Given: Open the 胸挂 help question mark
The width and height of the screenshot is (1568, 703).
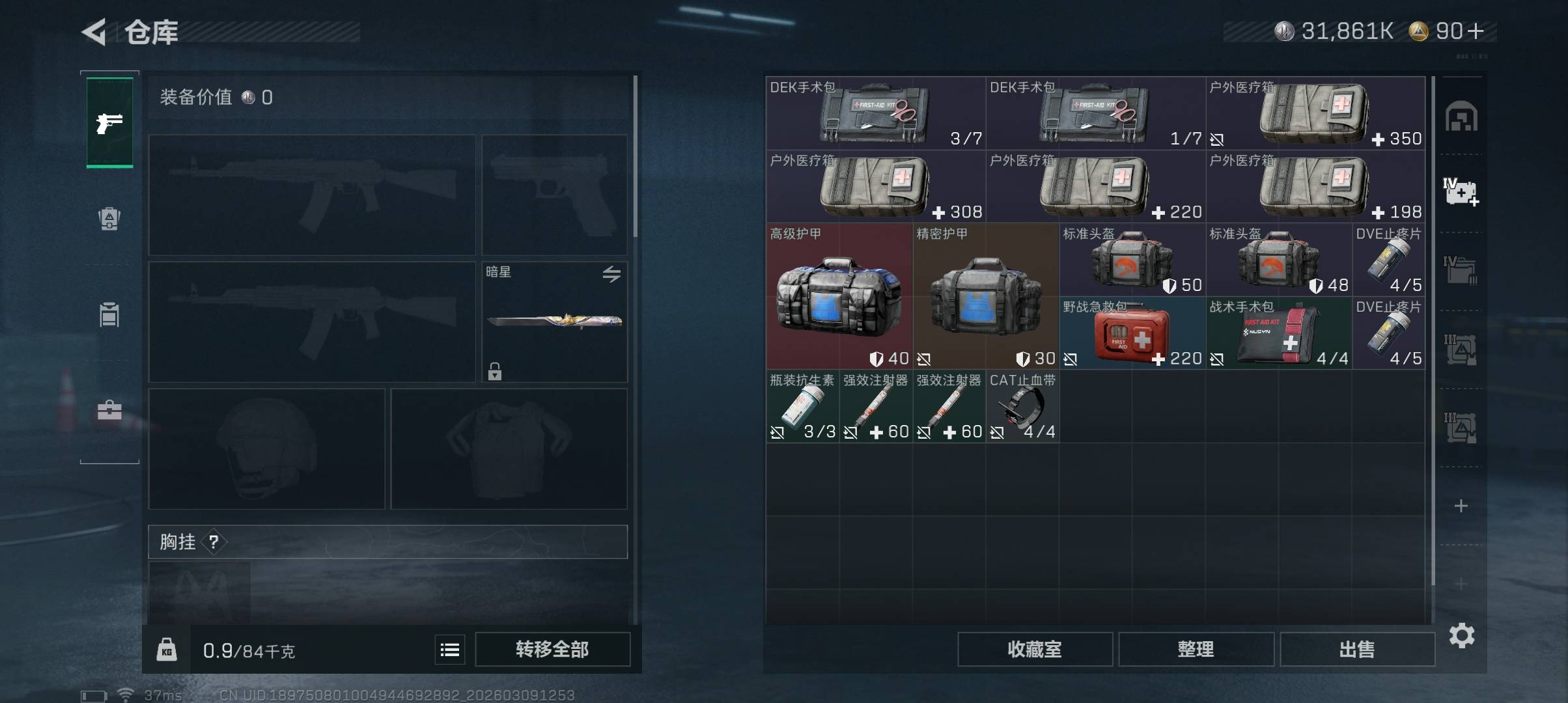Looking at the screenshot, I should click(214, 542).
